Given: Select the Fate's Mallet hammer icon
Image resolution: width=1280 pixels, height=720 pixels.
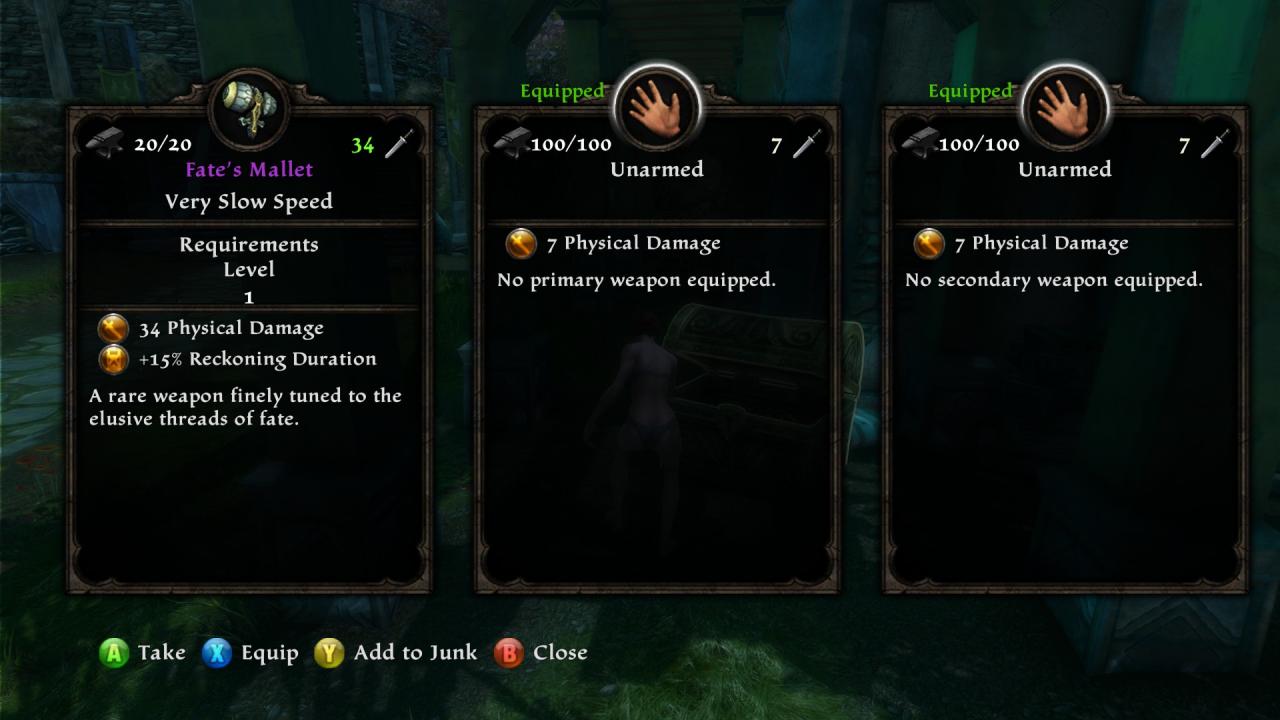Looking at the screenshot, I should (x=249, y=108).
